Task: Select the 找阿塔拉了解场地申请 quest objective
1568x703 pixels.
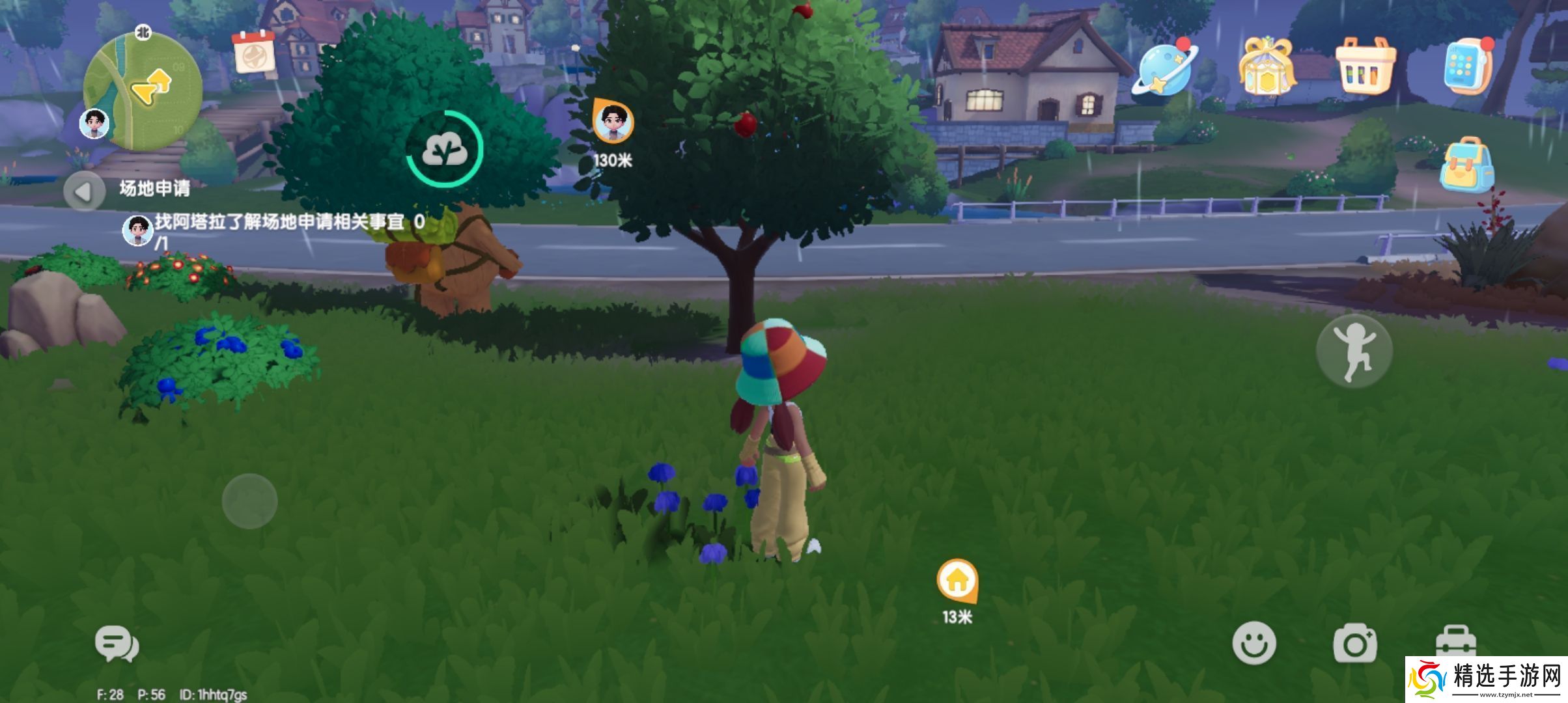Action: pos(280,223)
